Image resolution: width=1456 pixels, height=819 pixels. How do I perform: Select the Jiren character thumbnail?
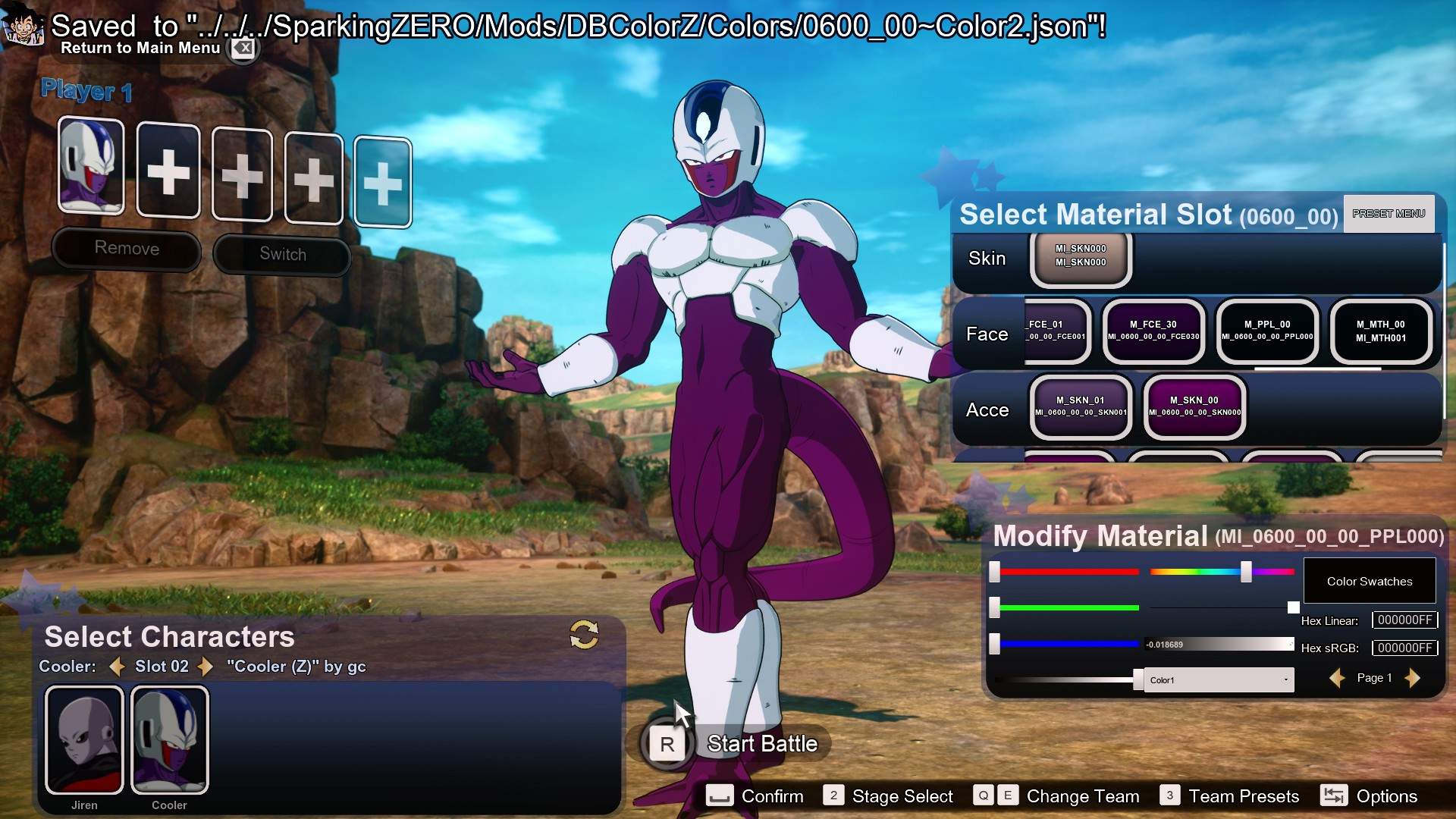click(x=84, y=739)
